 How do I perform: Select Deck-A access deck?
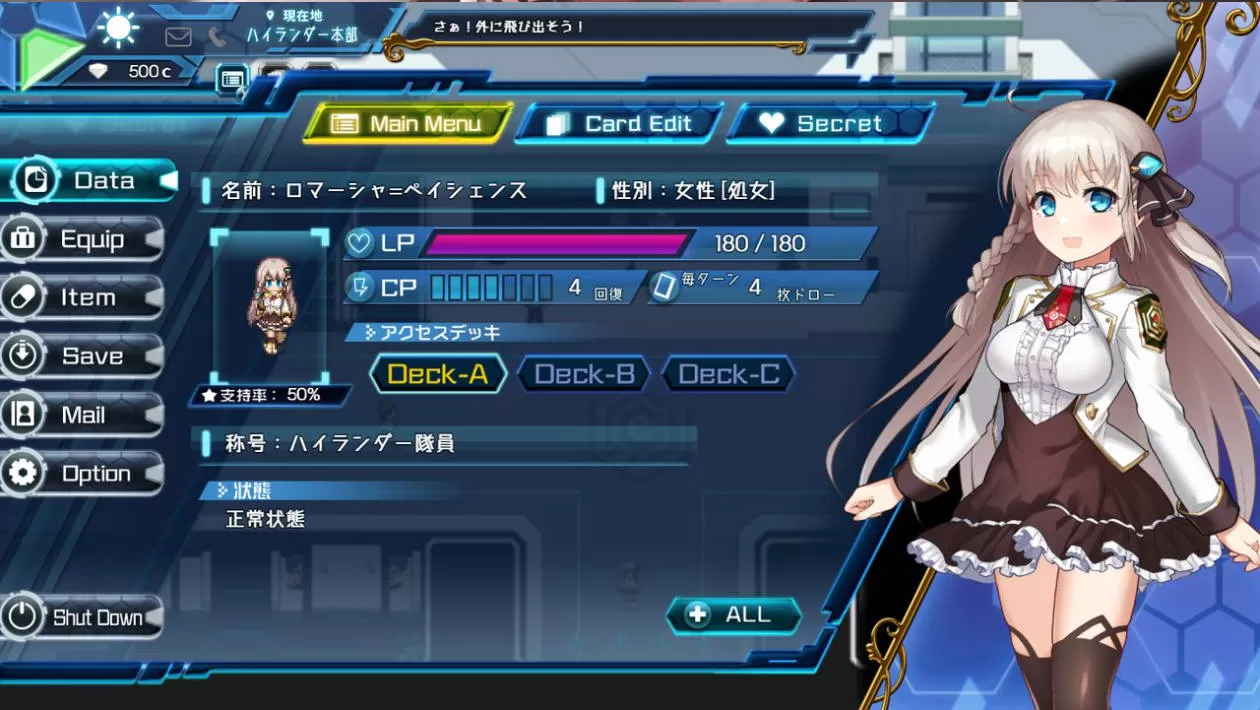pos(438,375)
